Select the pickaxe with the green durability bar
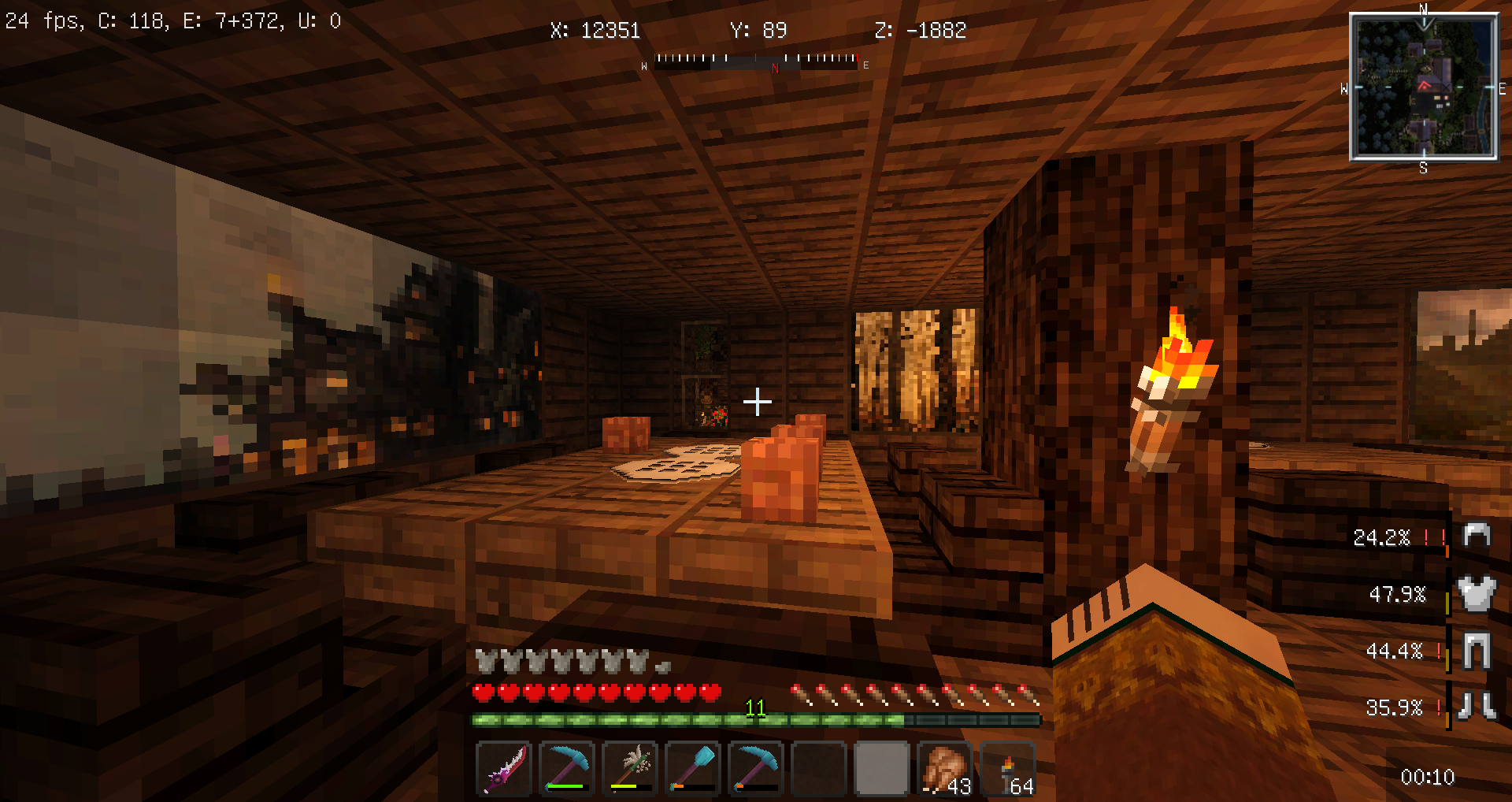1512x802 pixels. (x=567, y=768)
